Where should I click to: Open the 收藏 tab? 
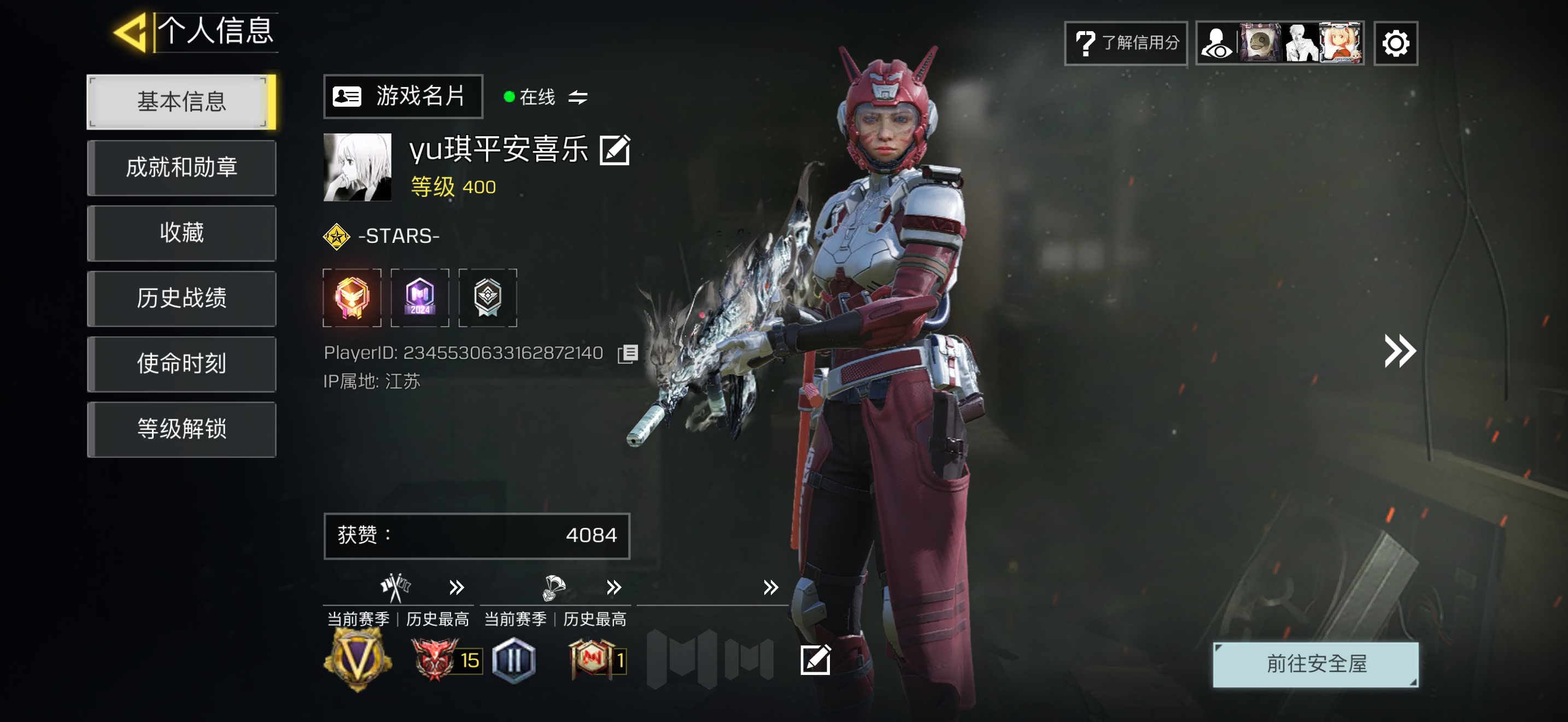181,233
